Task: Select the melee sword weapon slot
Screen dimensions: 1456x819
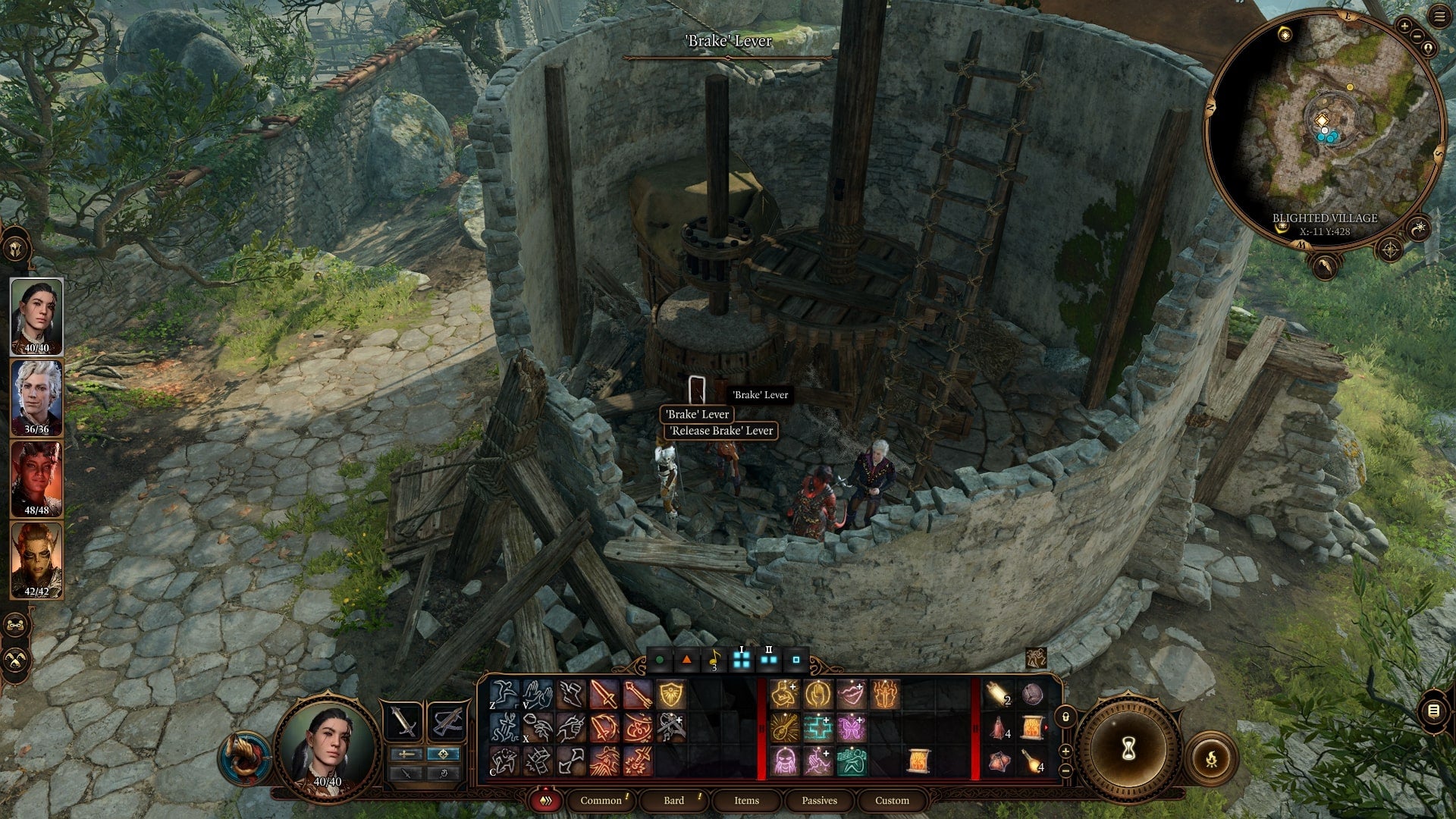Action: pos(404,721)
